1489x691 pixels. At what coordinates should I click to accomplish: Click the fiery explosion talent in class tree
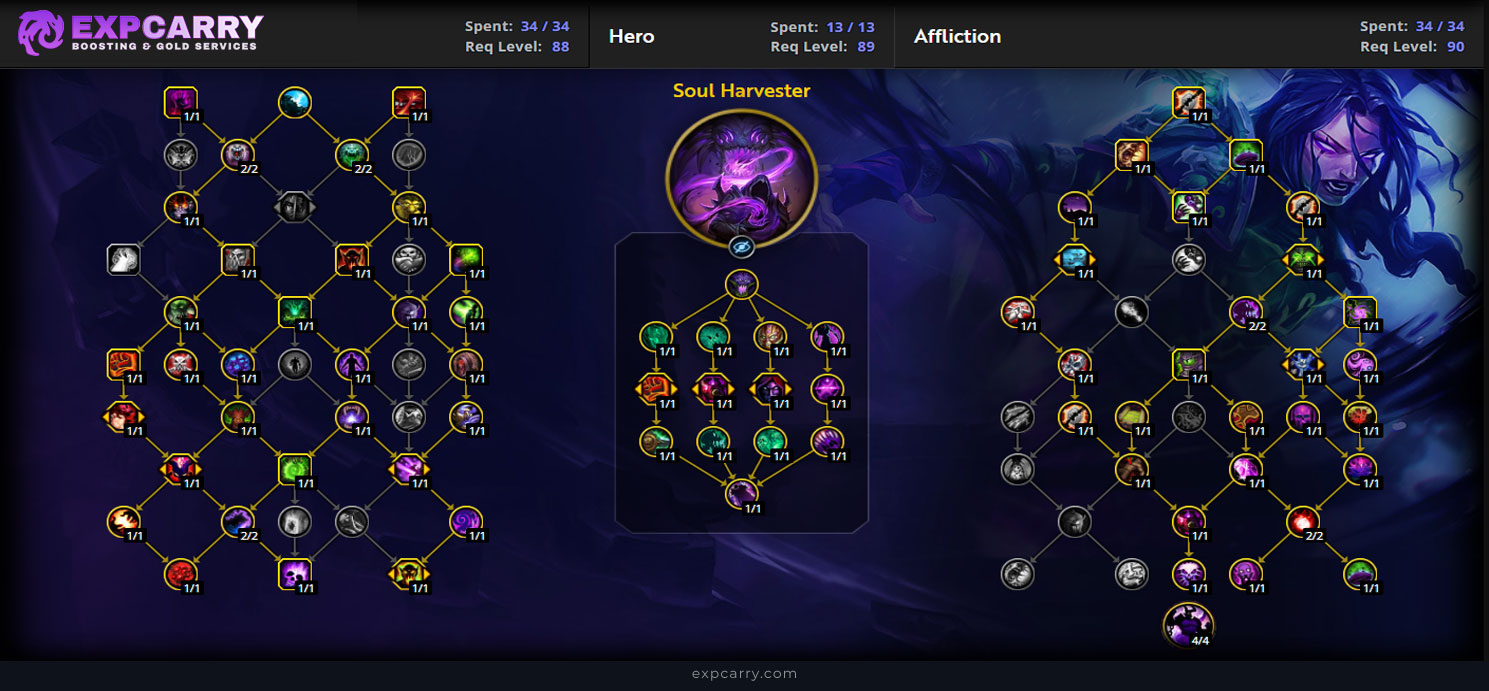pos(123,520)
